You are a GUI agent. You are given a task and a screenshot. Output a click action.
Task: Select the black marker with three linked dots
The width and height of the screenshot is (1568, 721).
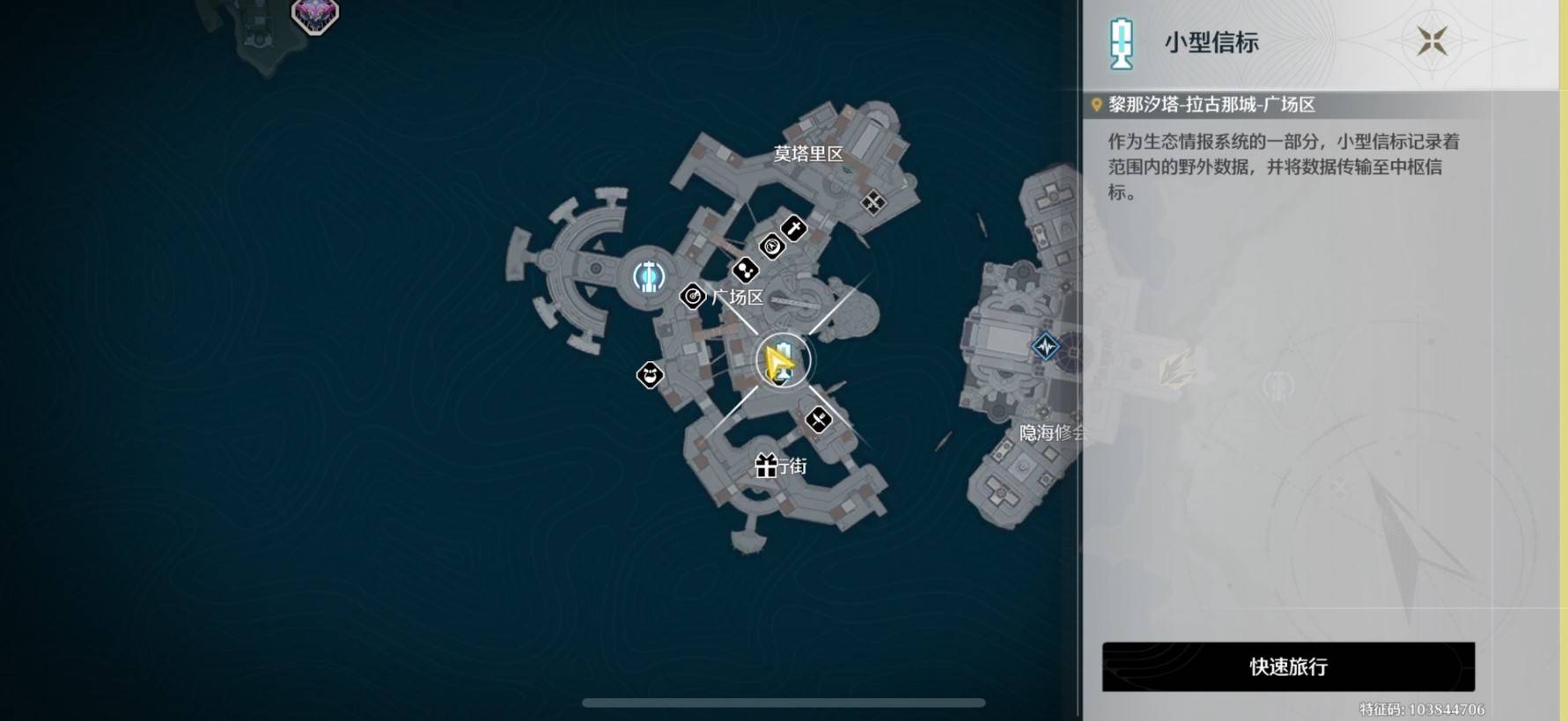[x=745, y=269]
